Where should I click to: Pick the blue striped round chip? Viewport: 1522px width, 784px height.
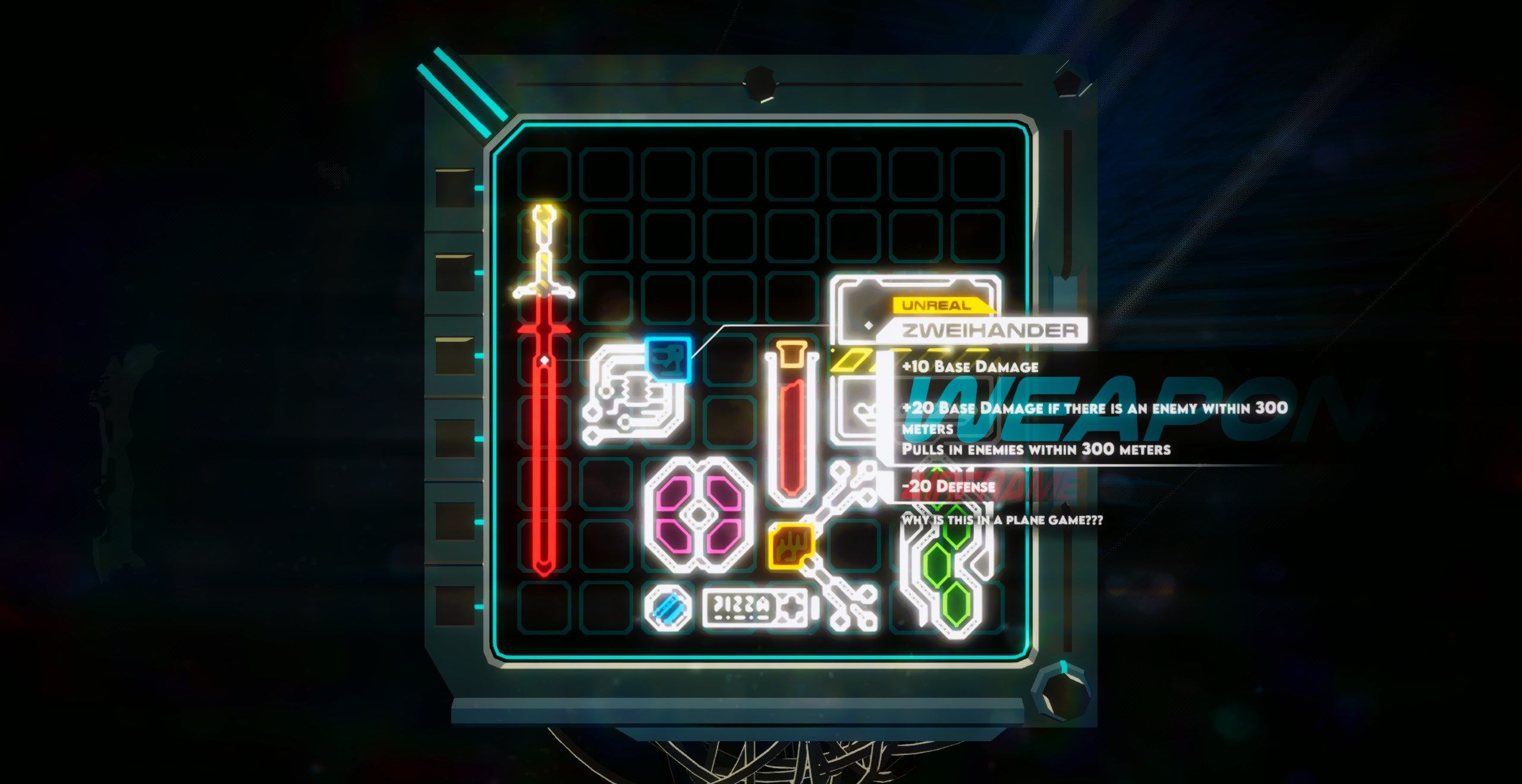click(669, 607)
